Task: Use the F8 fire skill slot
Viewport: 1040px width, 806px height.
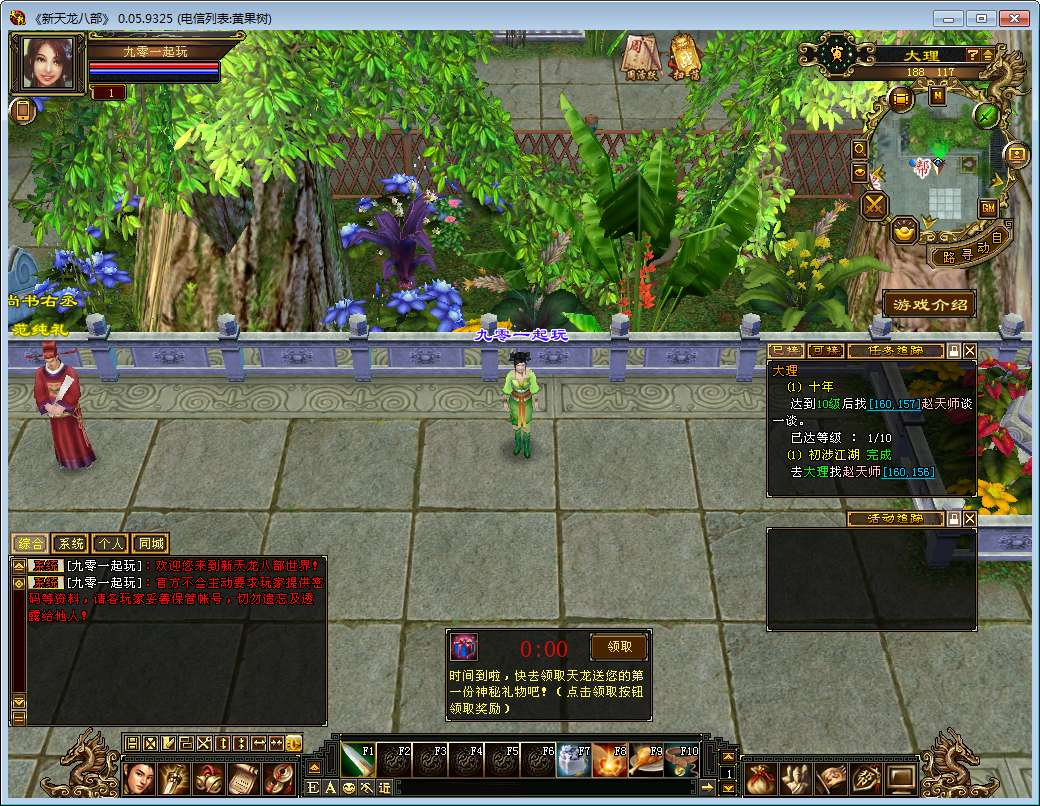Action: click(x=609, y=761)
